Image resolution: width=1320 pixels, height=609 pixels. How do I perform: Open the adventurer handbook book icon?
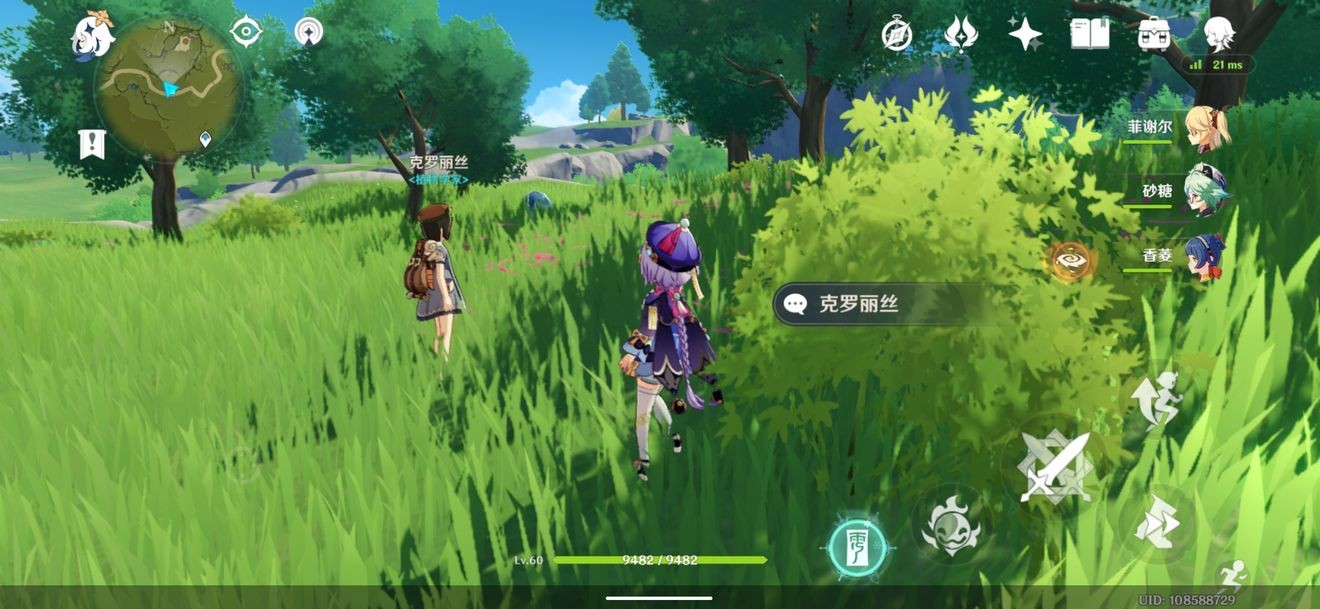coord(1089,34)
